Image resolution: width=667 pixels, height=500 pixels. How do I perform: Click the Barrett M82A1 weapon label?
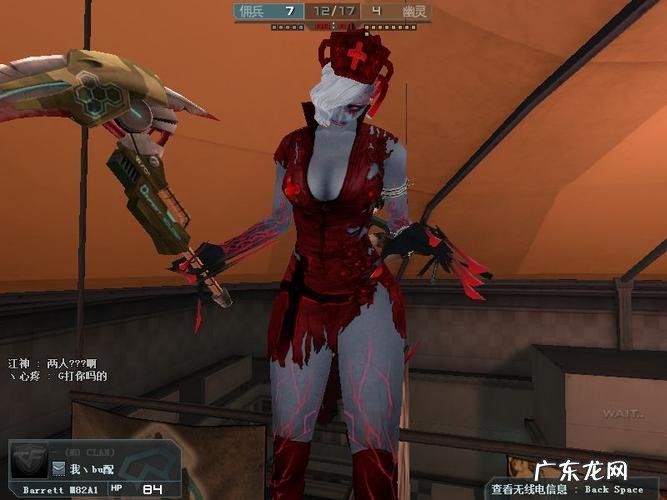click(x=61, y=489)
